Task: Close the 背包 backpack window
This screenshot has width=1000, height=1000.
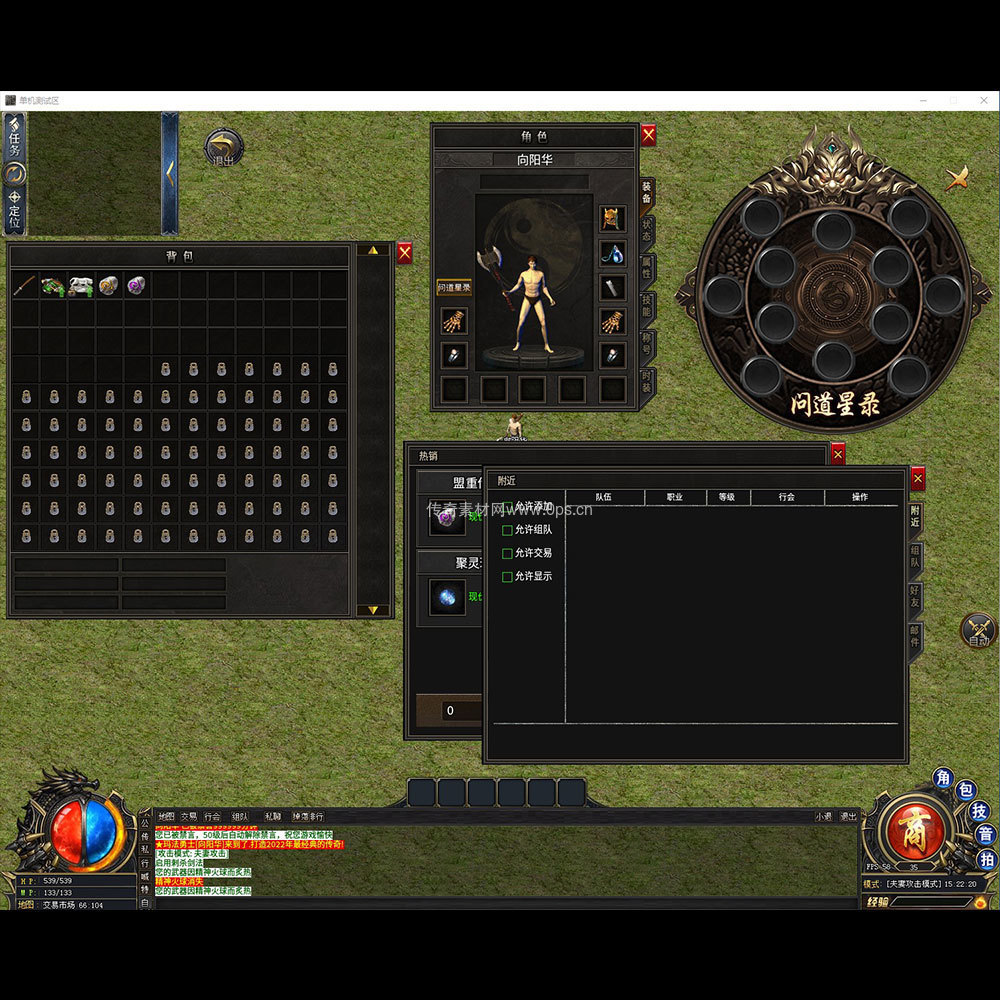Action: point(404,254)
